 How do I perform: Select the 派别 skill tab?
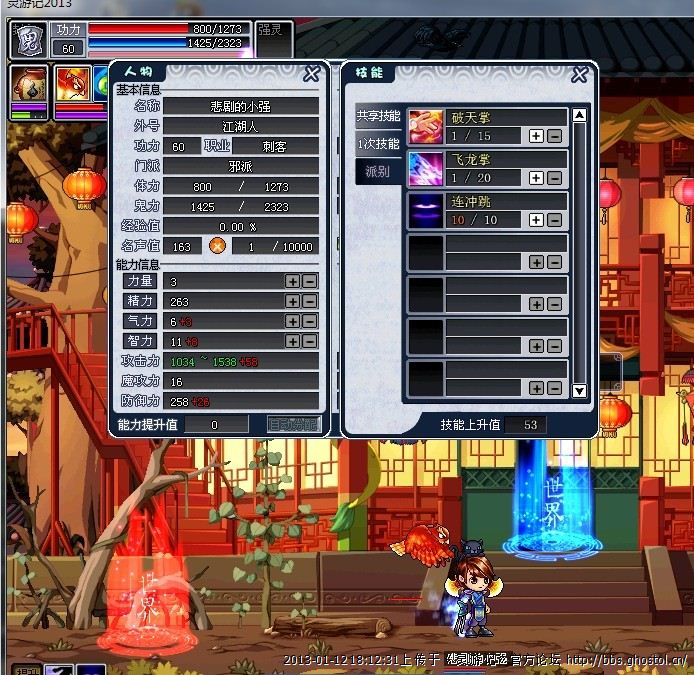tap(379, 172)
